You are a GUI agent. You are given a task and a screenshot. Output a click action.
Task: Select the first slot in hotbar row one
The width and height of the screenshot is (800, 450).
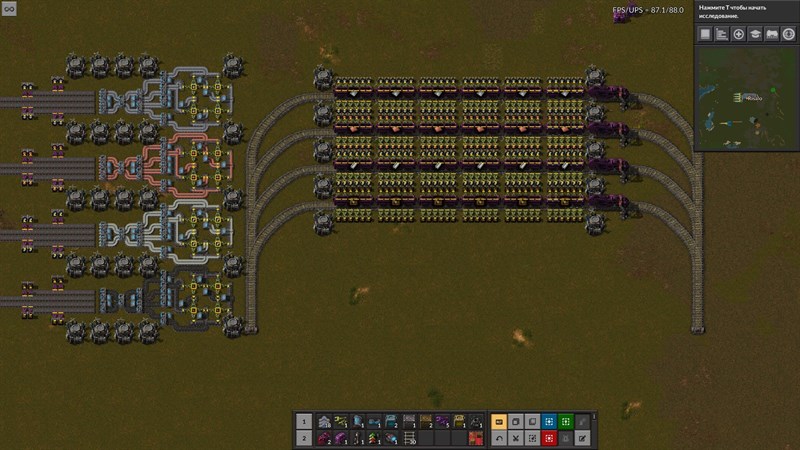pyautogui.click(x=323, y=422)
